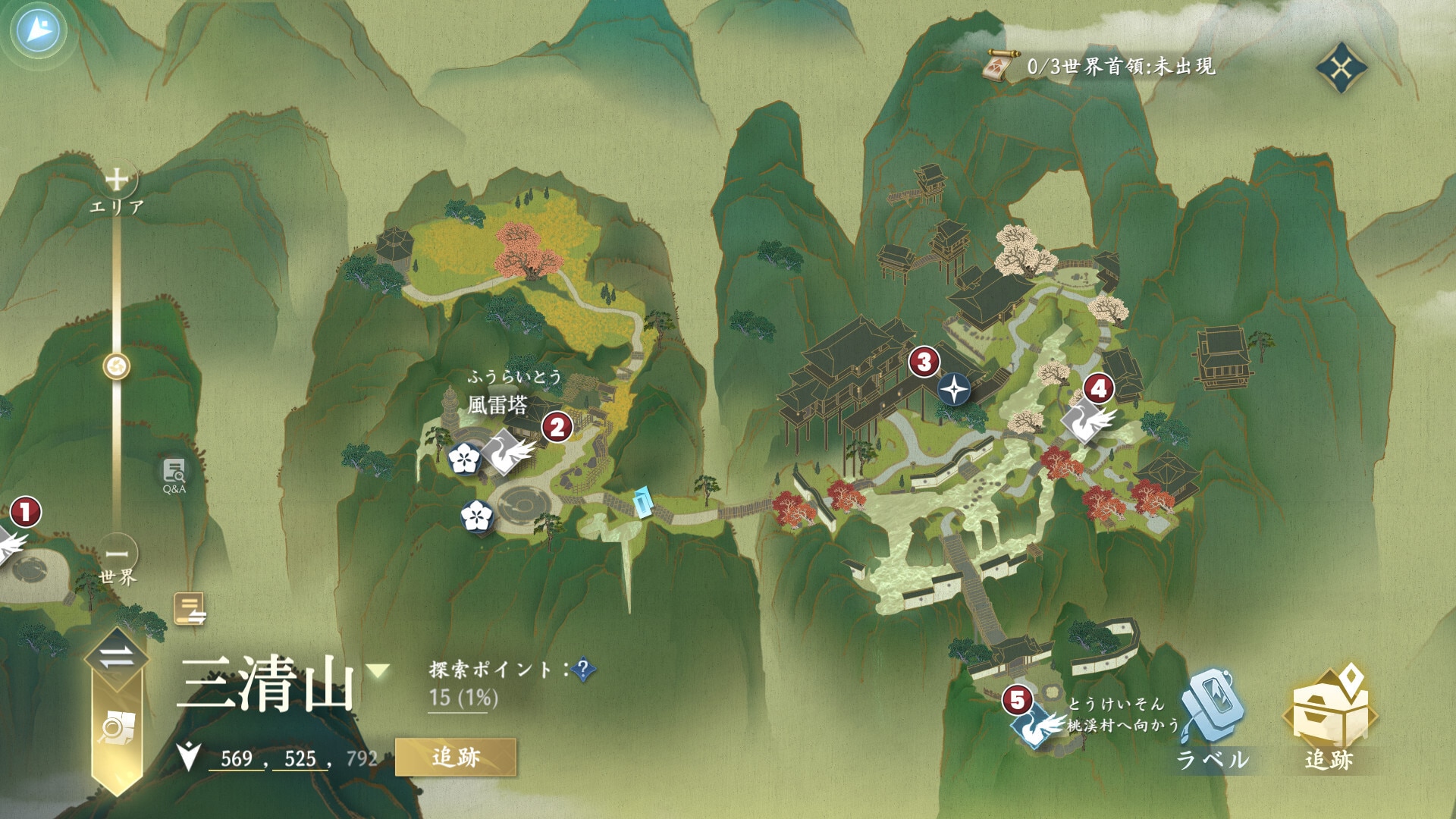The width and height of the screenshot is (1456, 819).
Task: Click the zoom slider handle
Action: coord(117,367)
